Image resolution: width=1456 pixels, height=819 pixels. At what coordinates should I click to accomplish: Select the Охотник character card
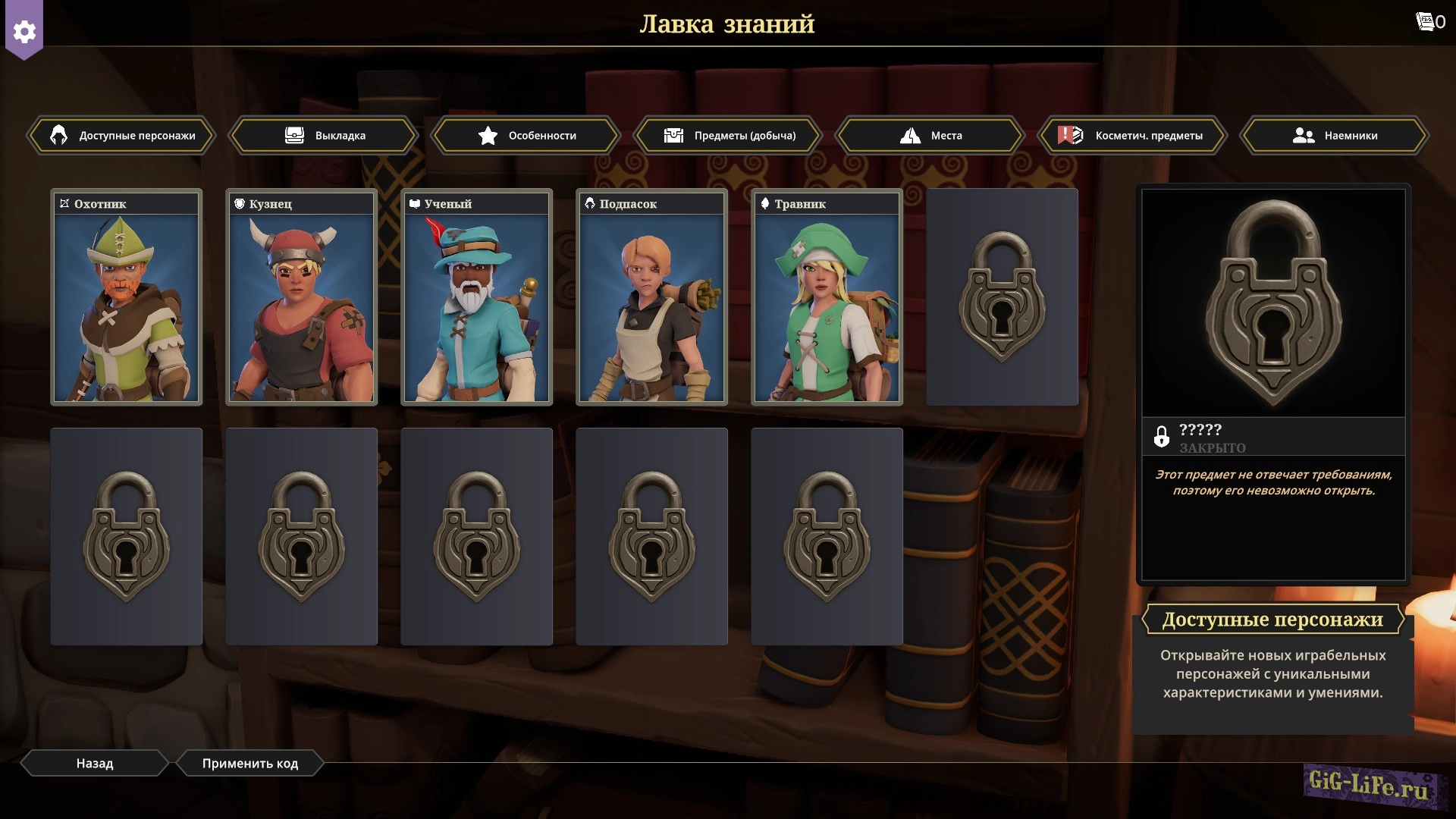(127, 297)
